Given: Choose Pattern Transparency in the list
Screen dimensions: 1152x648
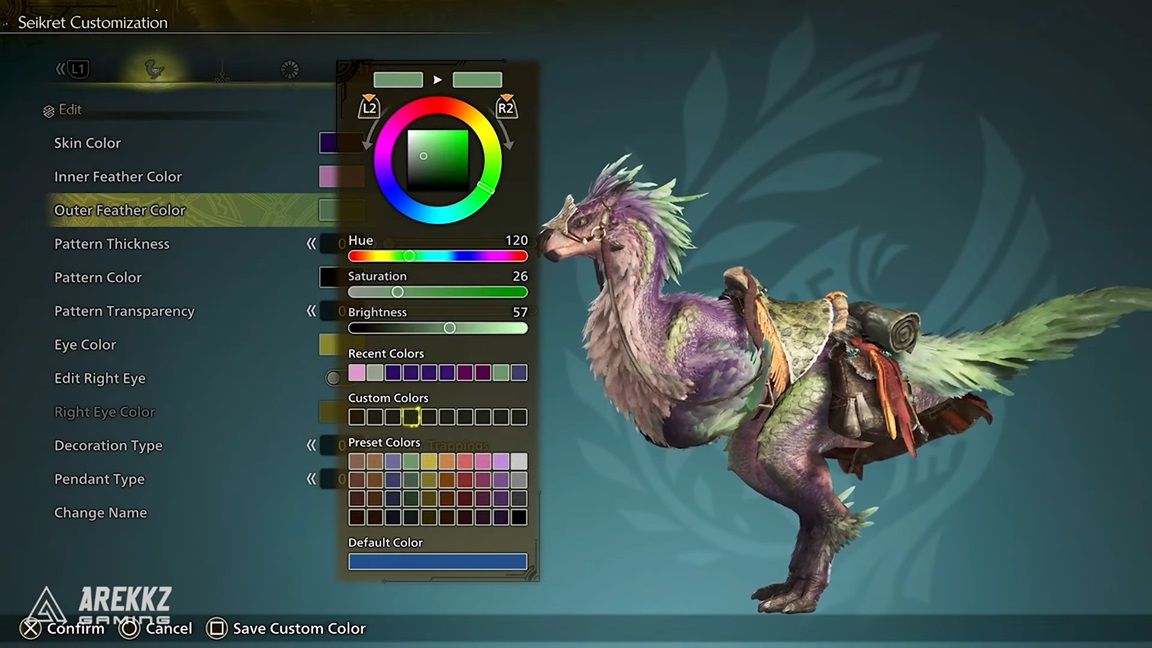Looking at the screenshot, I should click(124, 311).
